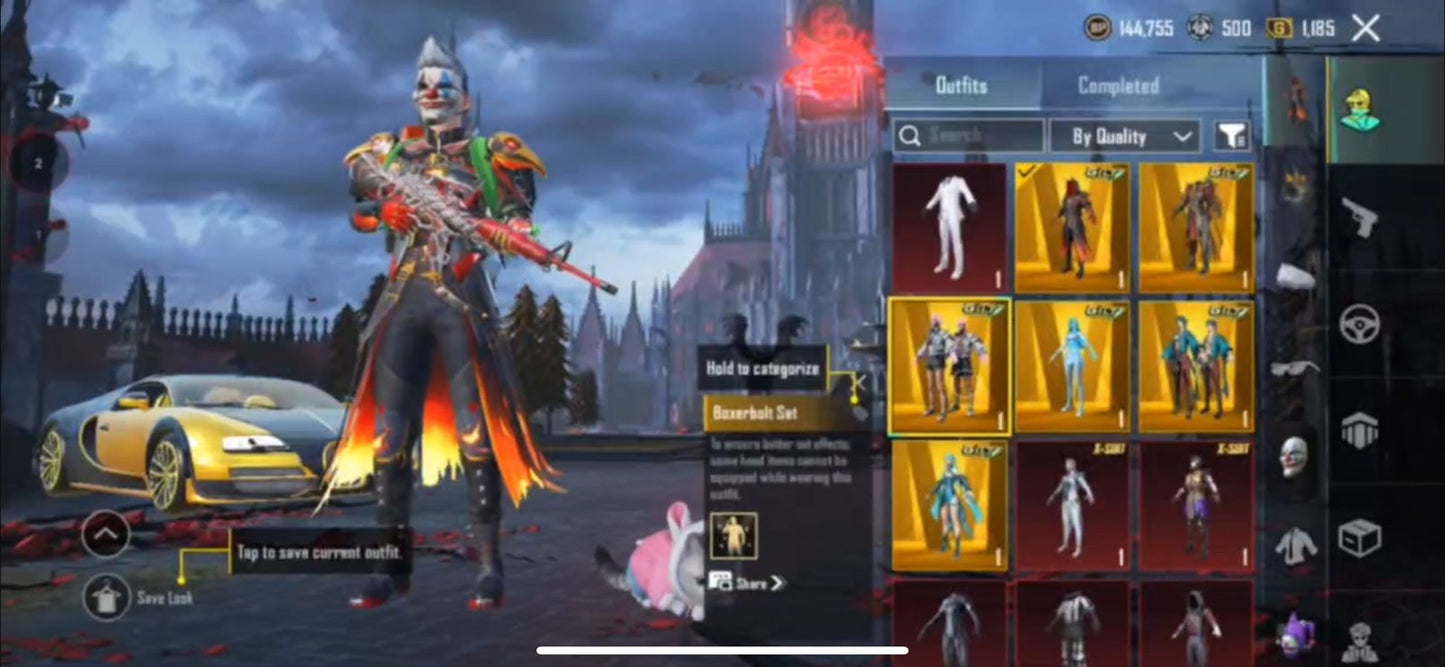This screenshot has height=667, width=1445.
Task: Choose the teal-jacket duo outfit
Action: [x=1196, y=366]
